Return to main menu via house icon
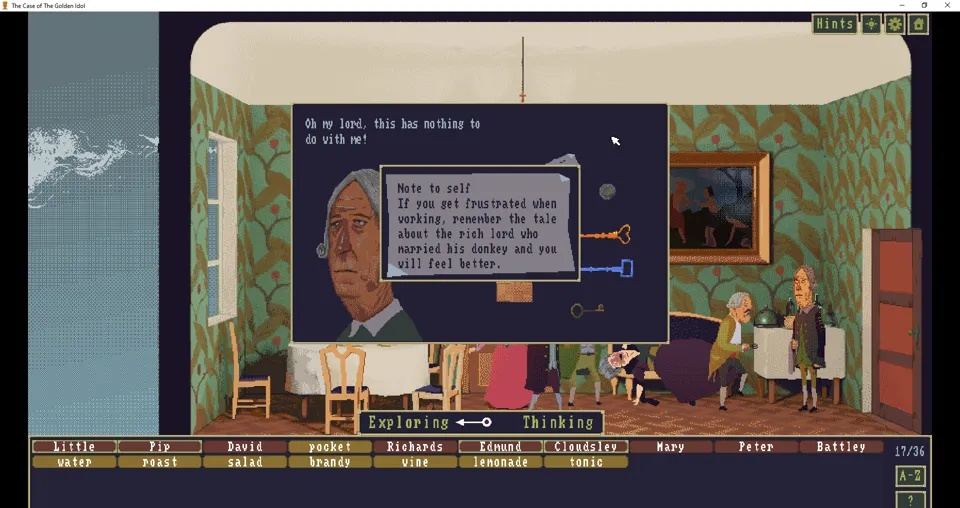 918,24
